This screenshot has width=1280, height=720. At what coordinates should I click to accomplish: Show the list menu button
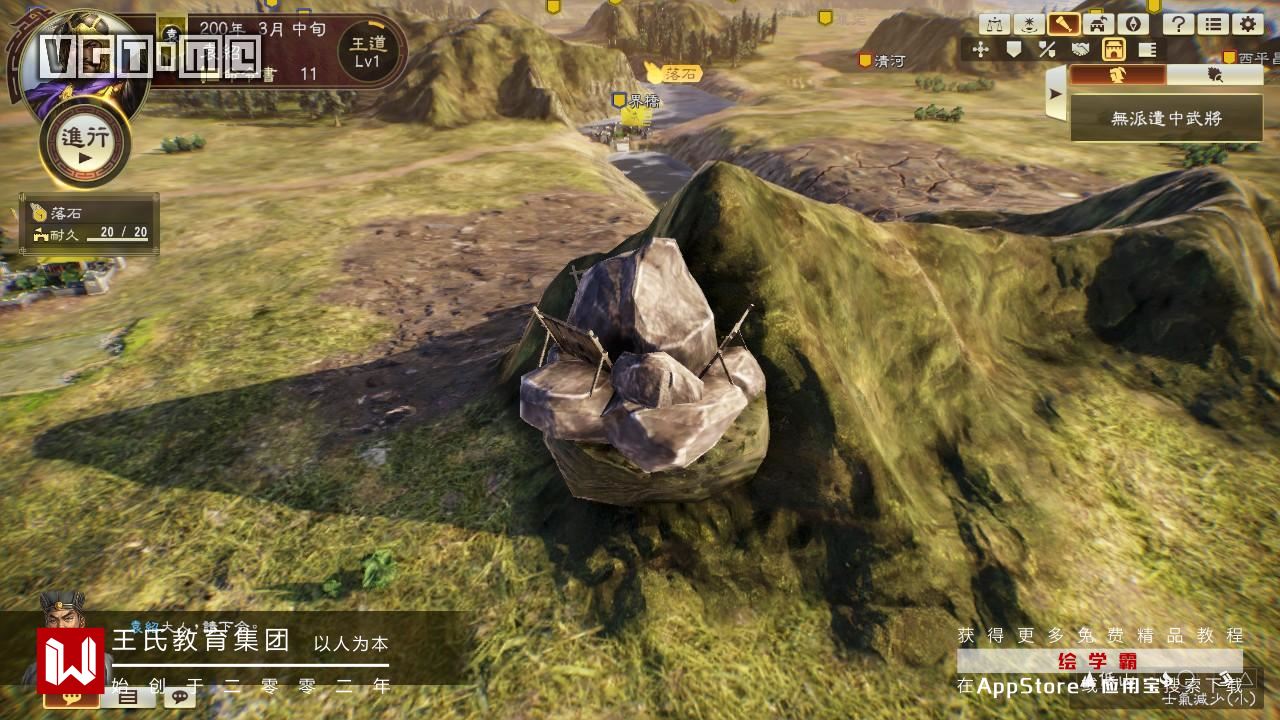(1212, 25)
